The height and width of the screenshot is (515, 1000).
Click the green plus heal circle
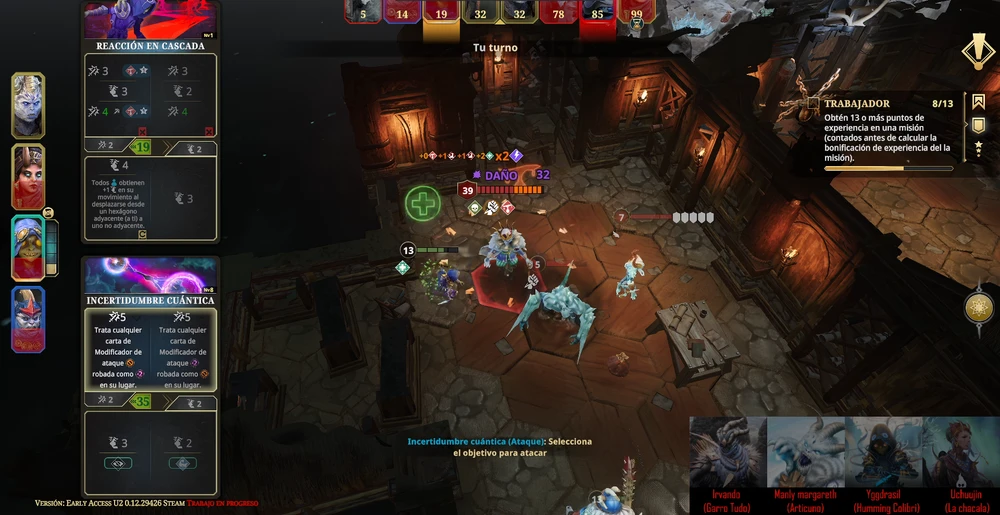pyautogui.click(x=423, y=204)
